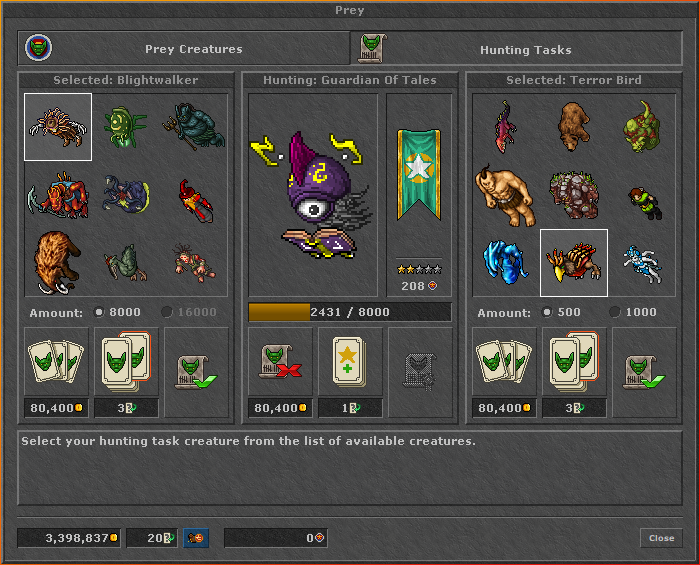The width and height of the screenshot is (700, 565).
Task: Select the Terror Bird creature thumbnail
Action: tap(574, 263)
